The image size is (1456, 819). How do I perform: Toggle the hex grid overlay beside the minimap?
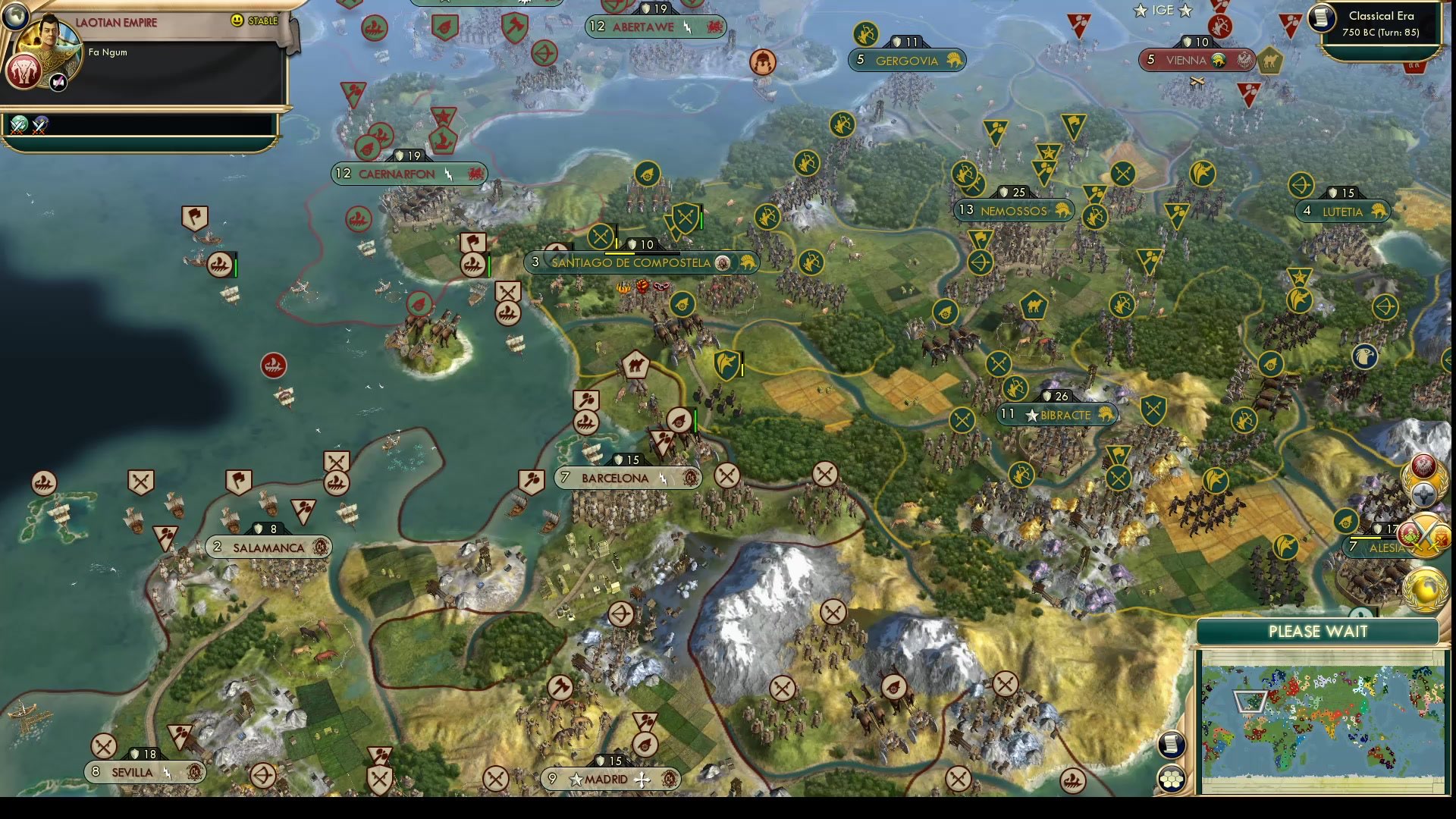(1172, 777)
